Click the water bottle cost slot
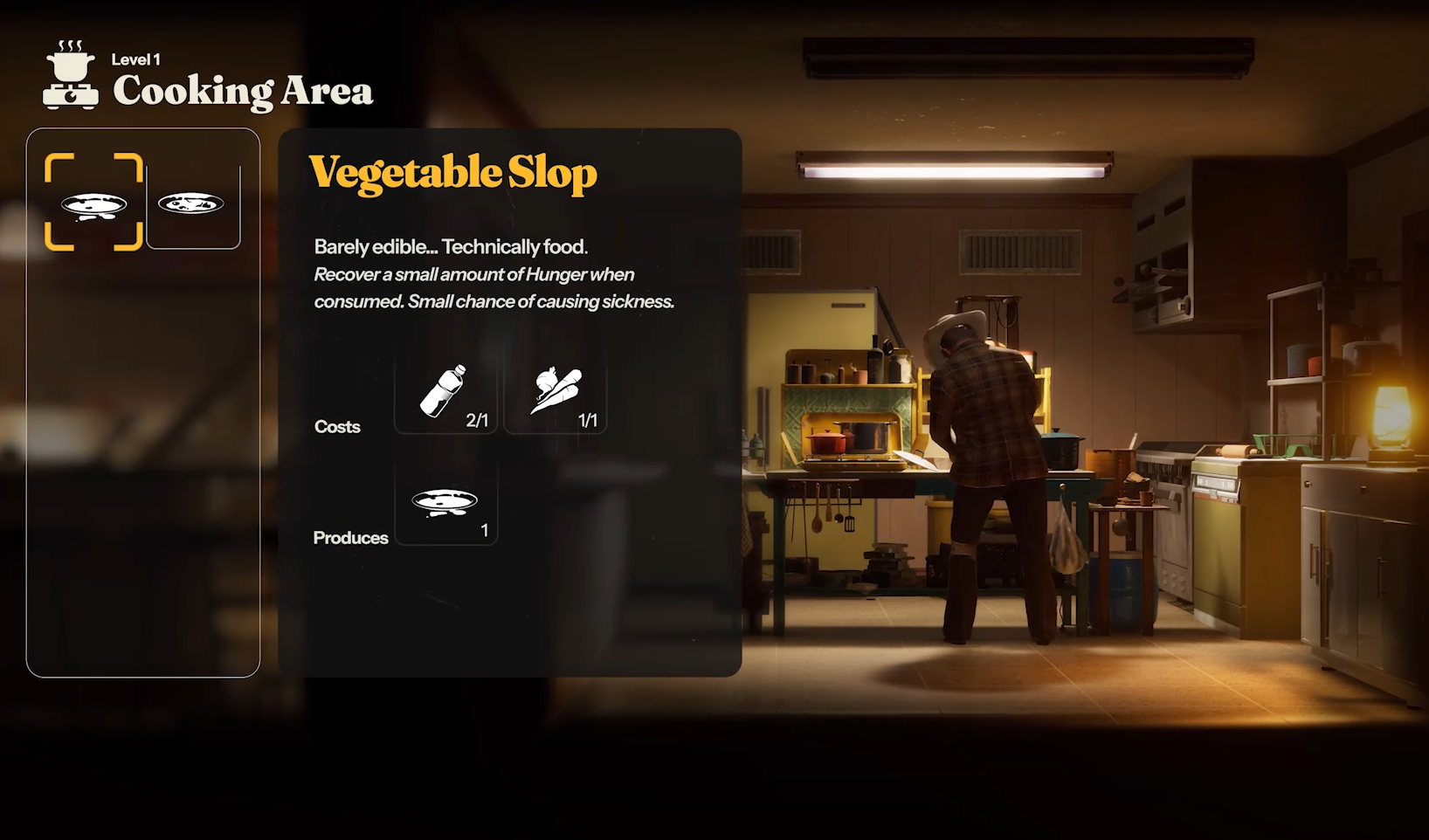 tap(445, 392)
